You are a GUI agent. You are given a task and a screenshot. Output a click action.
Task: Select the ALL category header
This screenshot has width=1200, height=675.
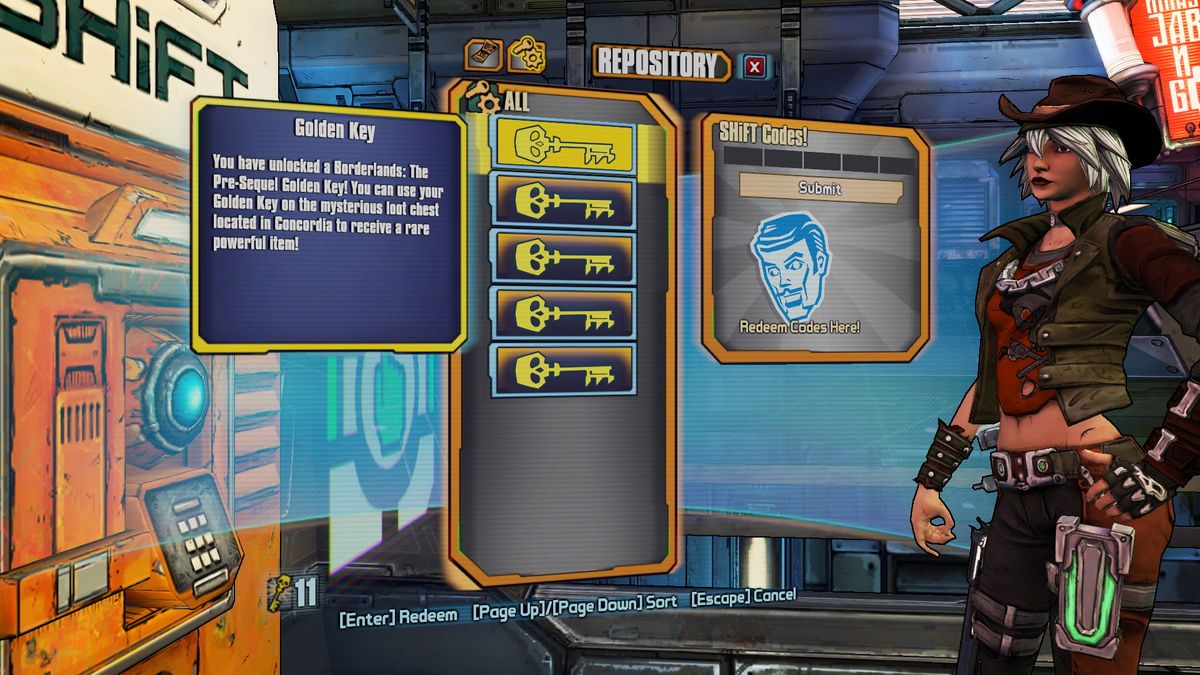(510, 102)
